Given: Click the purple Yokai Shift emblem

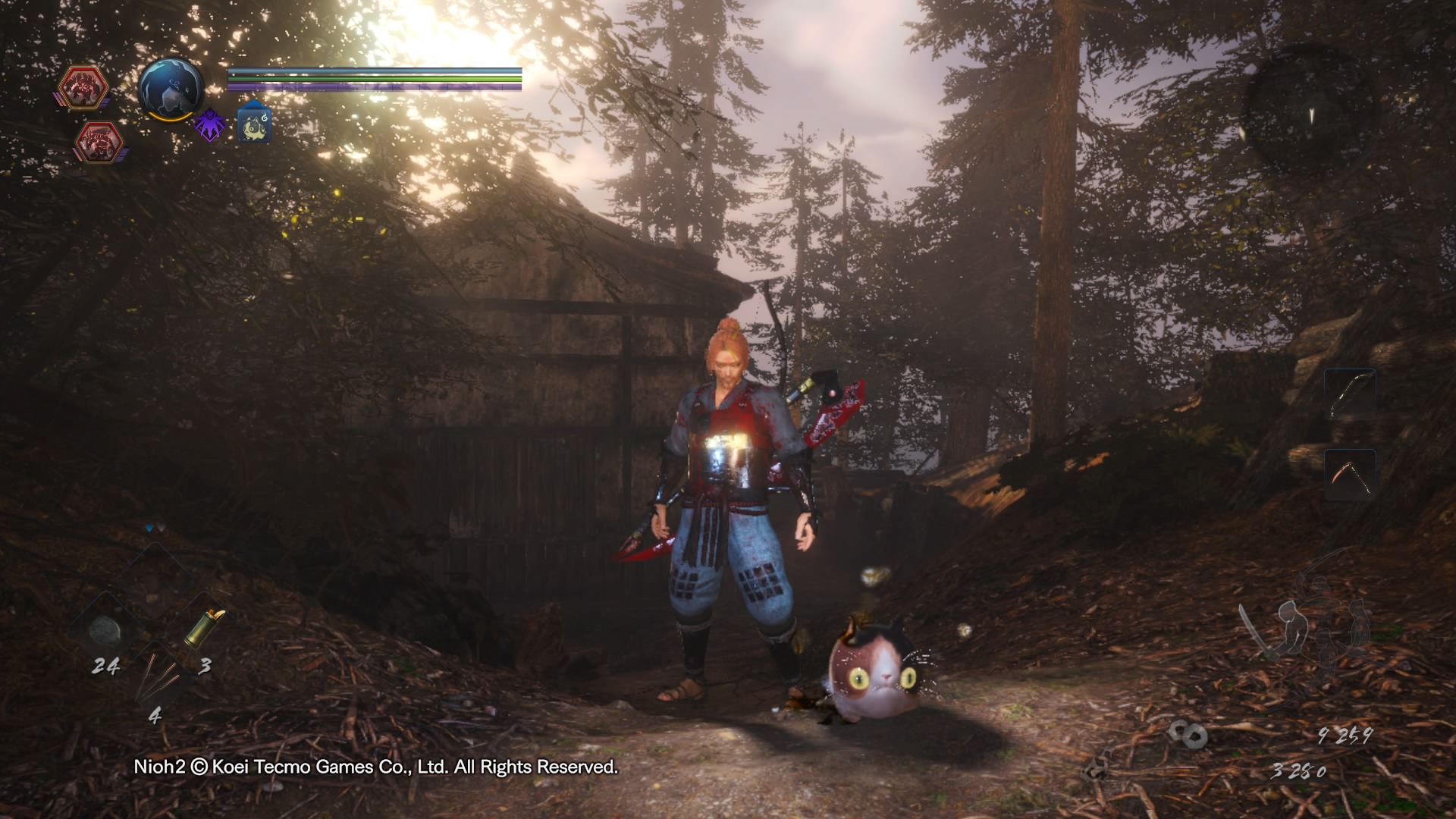Looking at the screenshot, I should [x=211, y=126].
